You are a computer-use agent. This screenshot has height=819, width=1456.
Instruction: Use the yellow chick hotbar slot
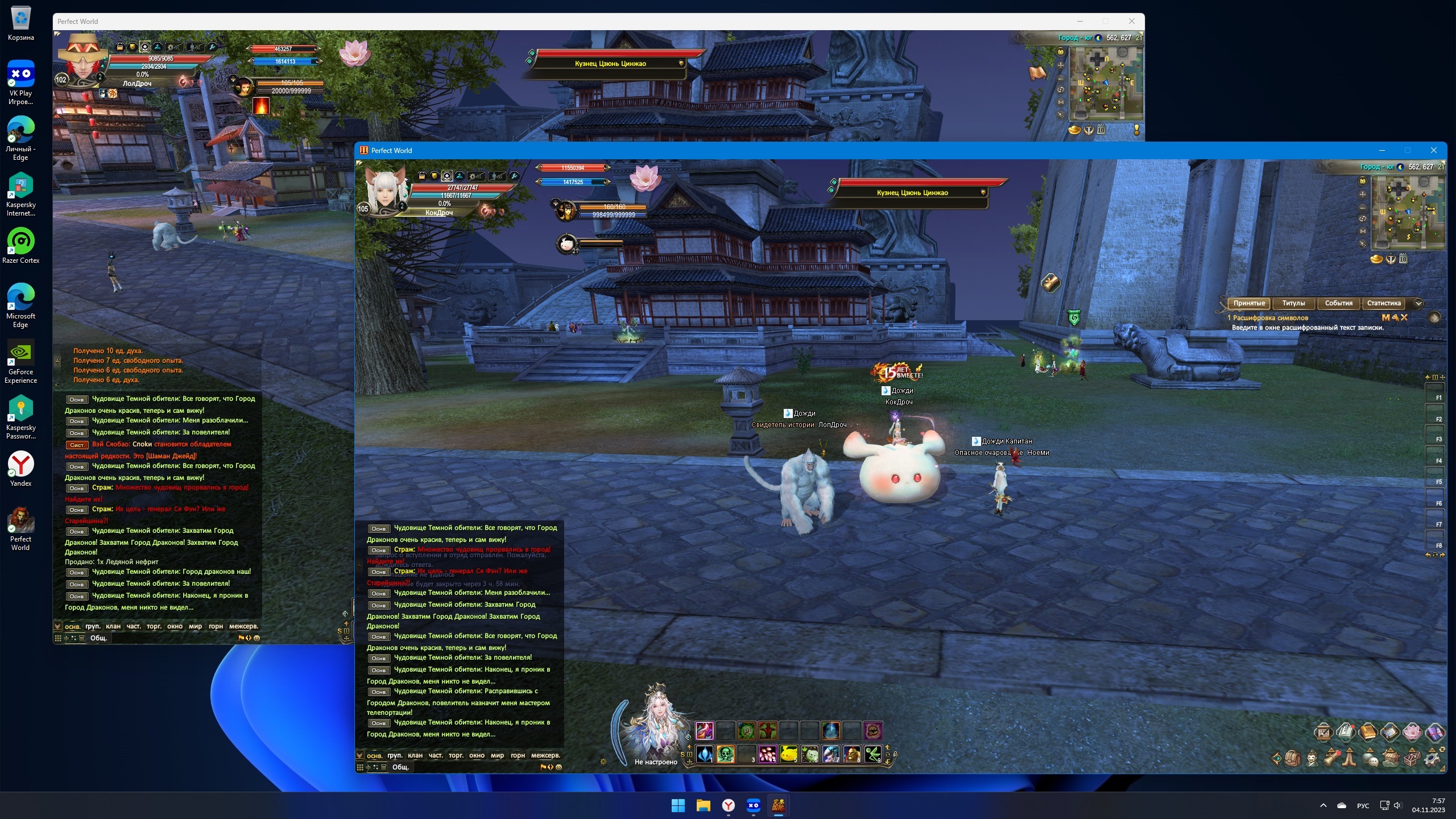pyautogui.click(x=789, y=755)
